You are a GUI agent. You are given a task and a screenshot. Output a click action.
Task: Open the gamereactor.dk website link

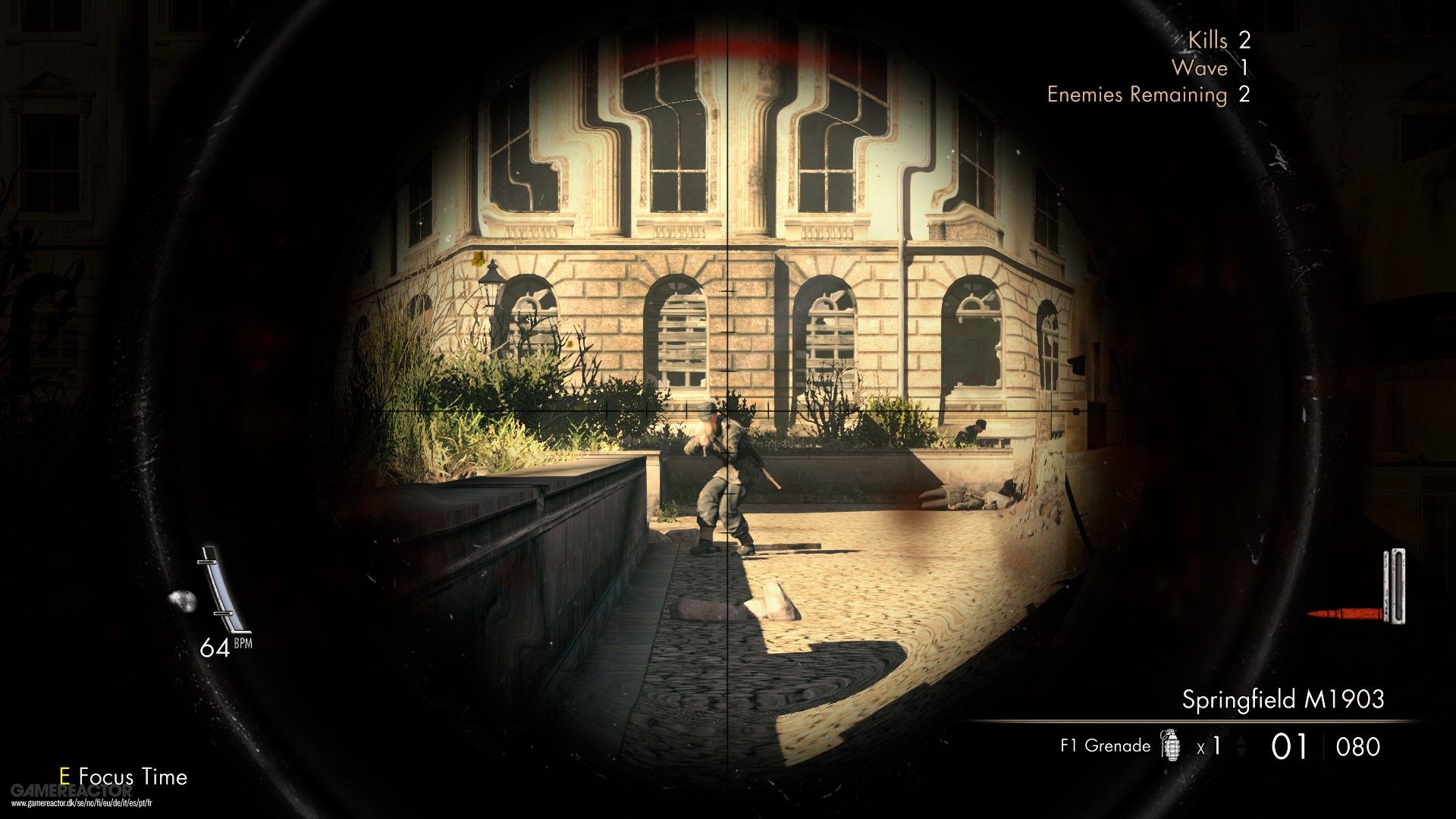point(81,802)
